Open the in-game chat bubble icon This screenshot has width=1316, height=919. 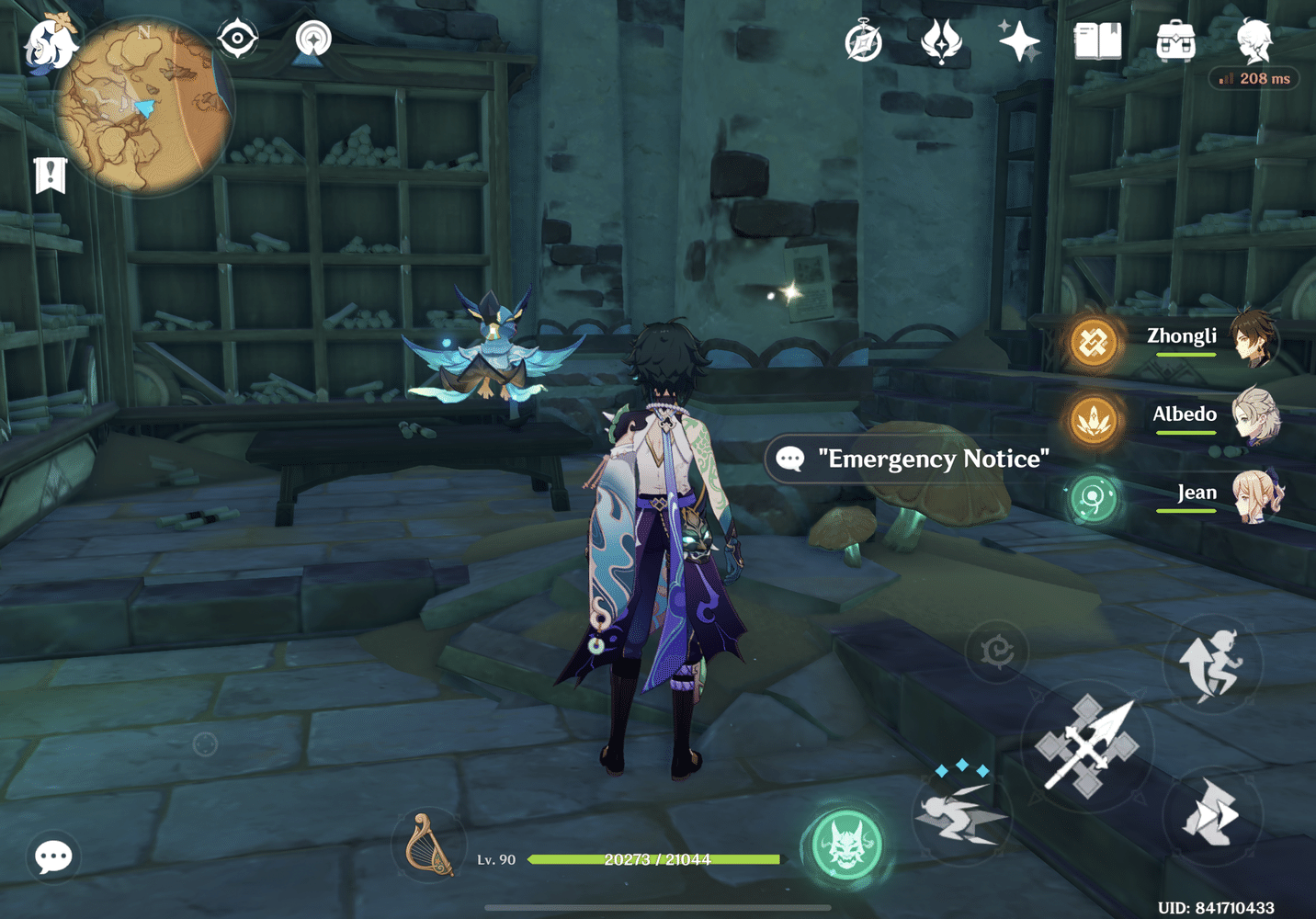[x=52, y=856]
